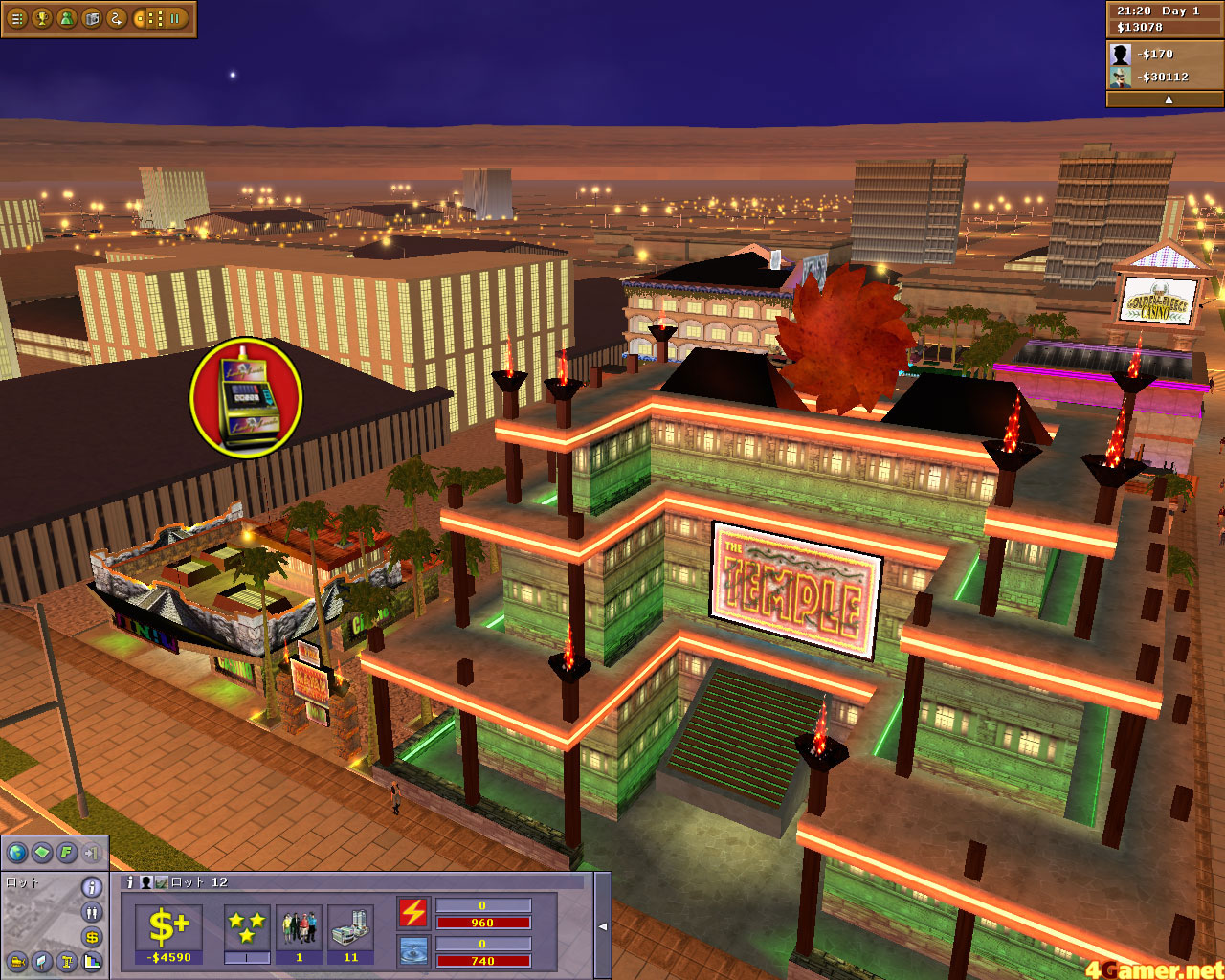Viewport: 1225px width, 980px height.
Task: Click the undo curved arrow icon
Action: click(x=116, y=19)
